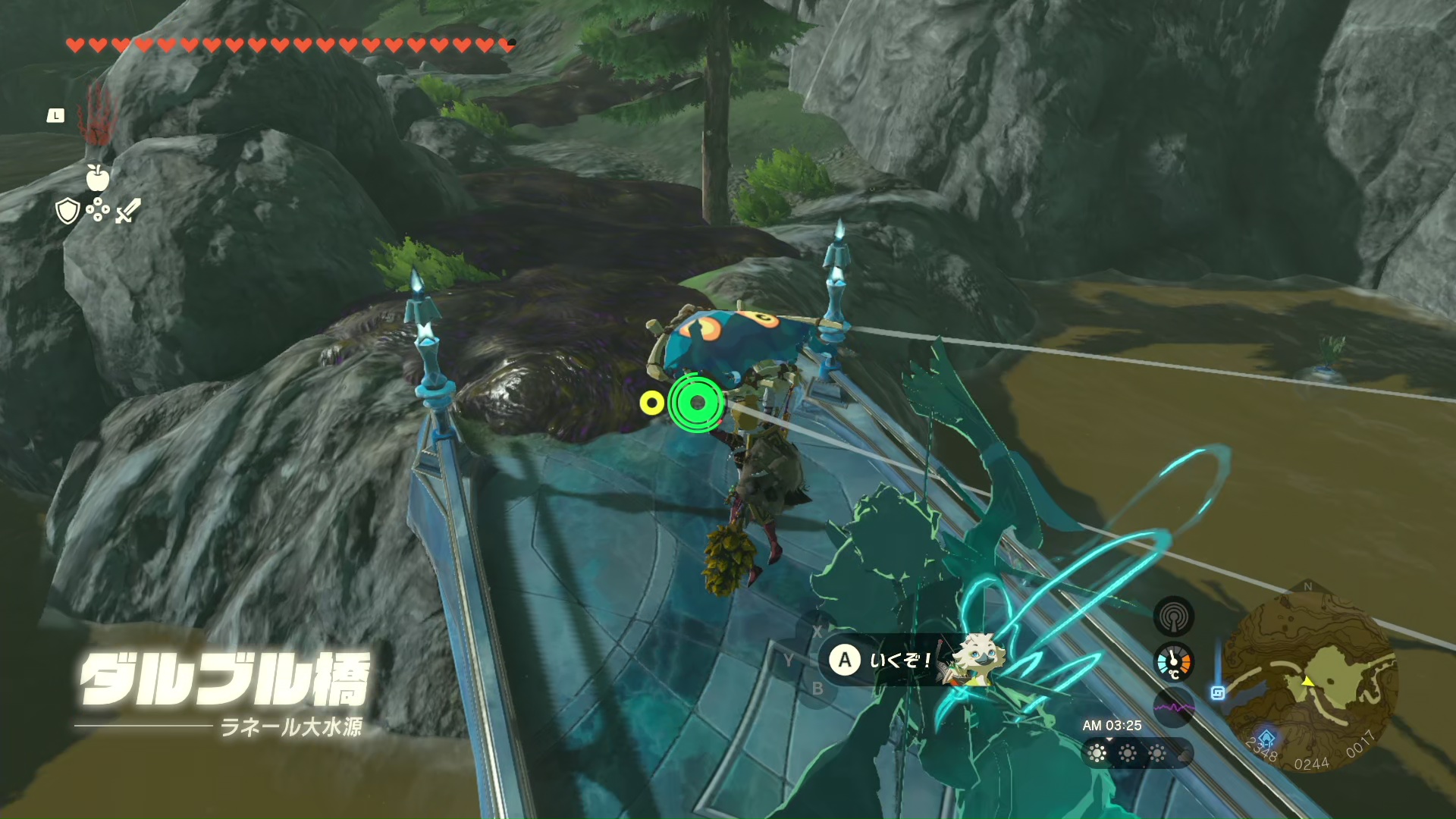Open the sword weapon quick-select icon
Screen dimensions: 1456x819
[127, 211]
